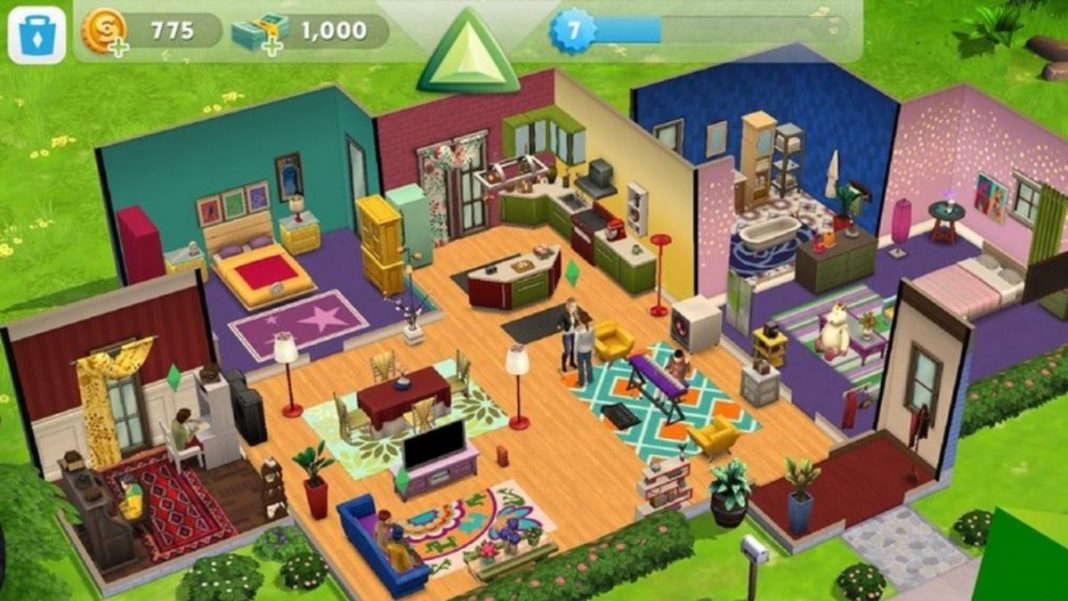Buy SimCash using the green cash icon
Screen dimensions: 1068x601
257,32
